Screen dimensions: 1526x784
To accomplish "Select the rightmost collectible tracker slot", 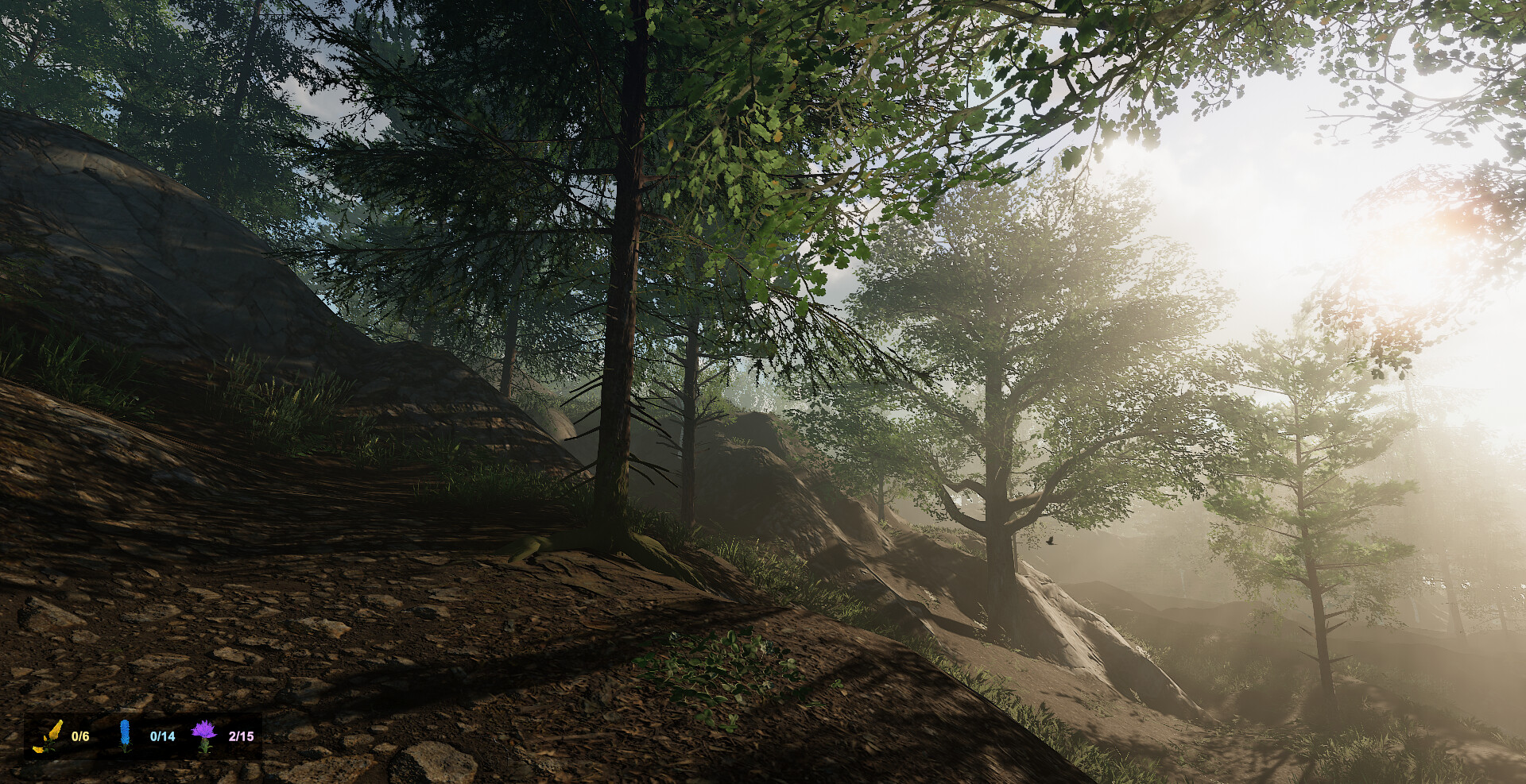I will 223,736.
